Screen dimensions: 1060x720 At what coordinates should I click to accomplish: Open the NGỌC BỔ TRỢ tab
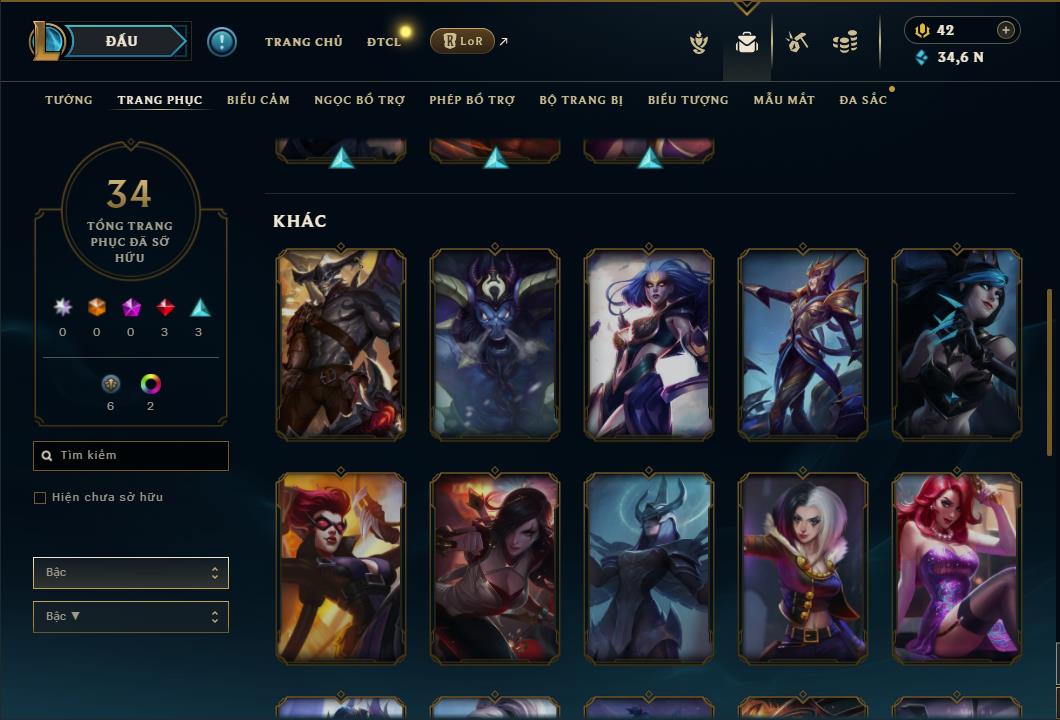pyautogui.click(x=359, y=100)
